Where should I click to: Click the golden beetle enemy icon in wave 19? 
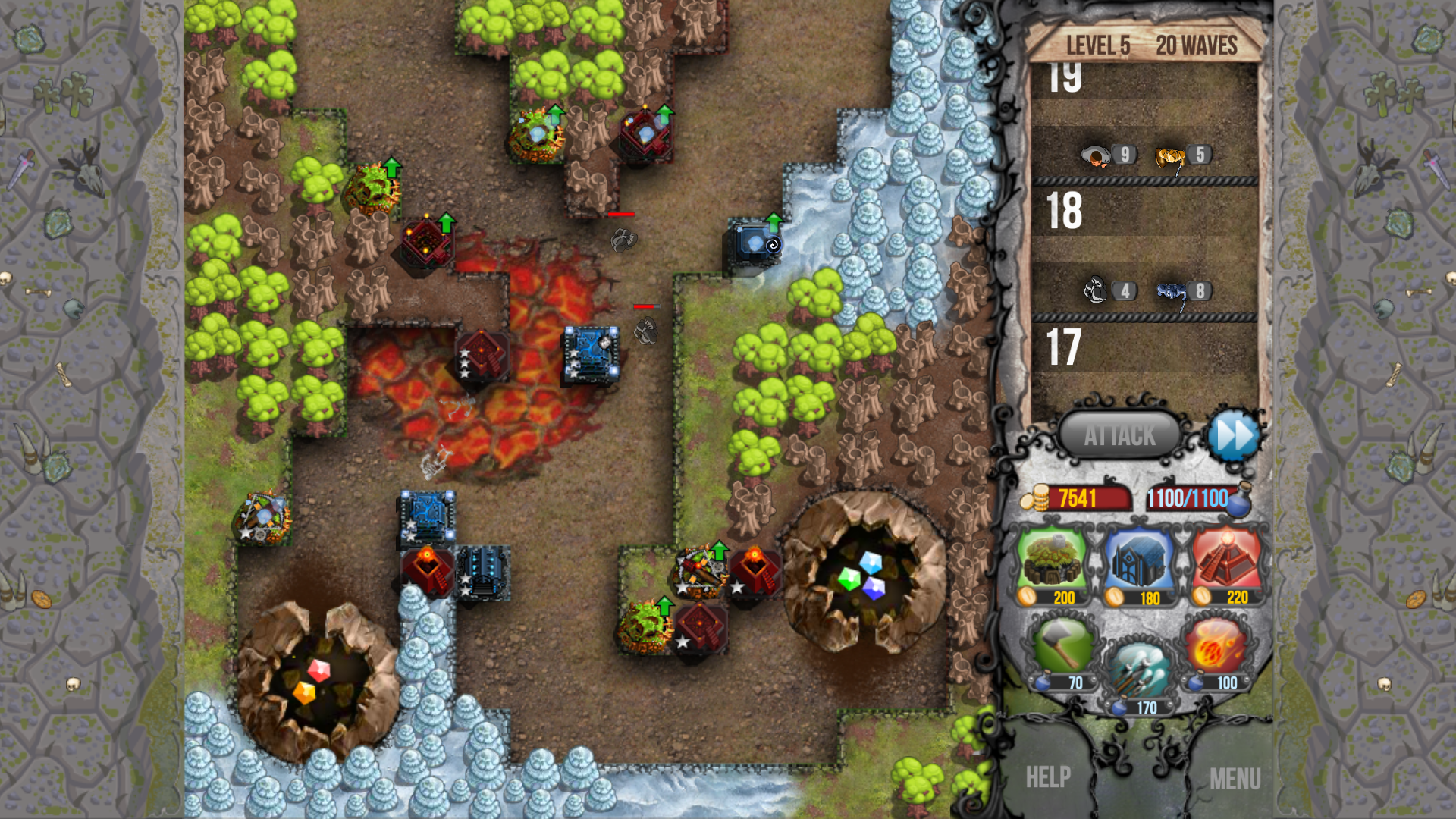1169,155
